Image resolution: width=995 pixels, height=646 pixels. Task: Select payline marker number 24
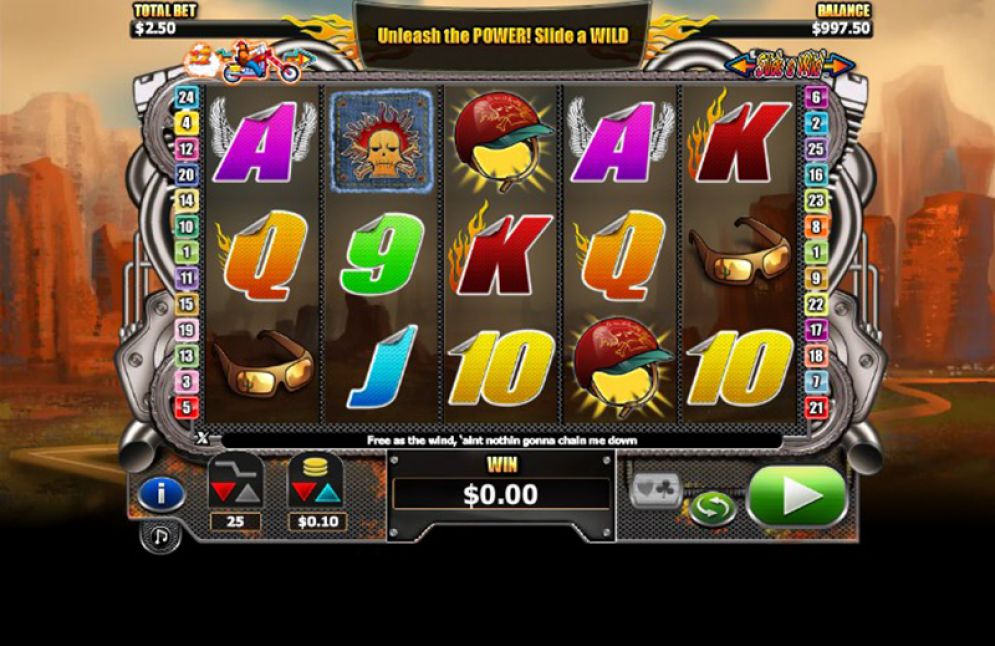point(186,98)
